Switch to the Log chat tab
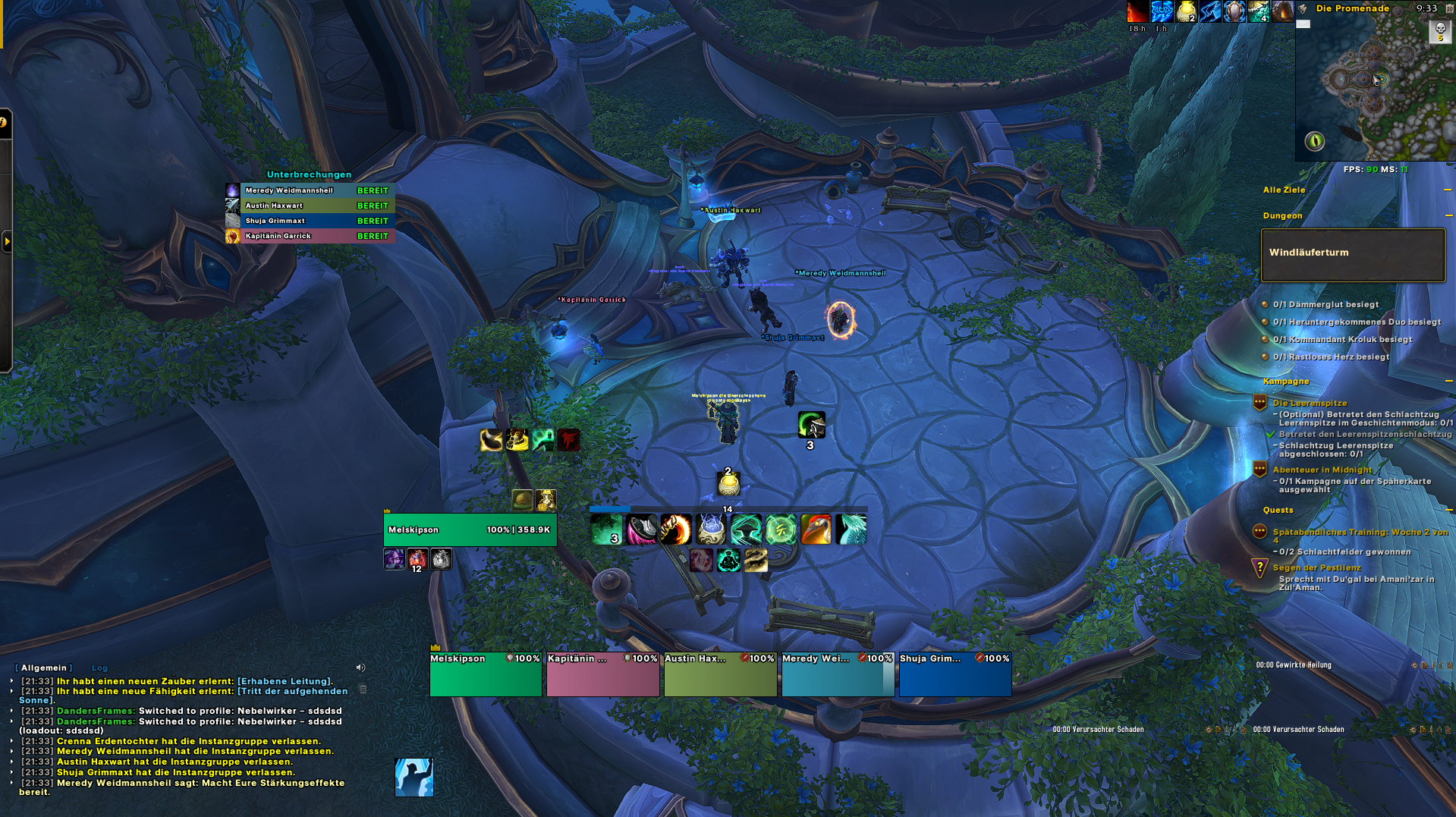Image resolution: width=1456 pixels, height=817 pixels. click(x=99, y=668)
